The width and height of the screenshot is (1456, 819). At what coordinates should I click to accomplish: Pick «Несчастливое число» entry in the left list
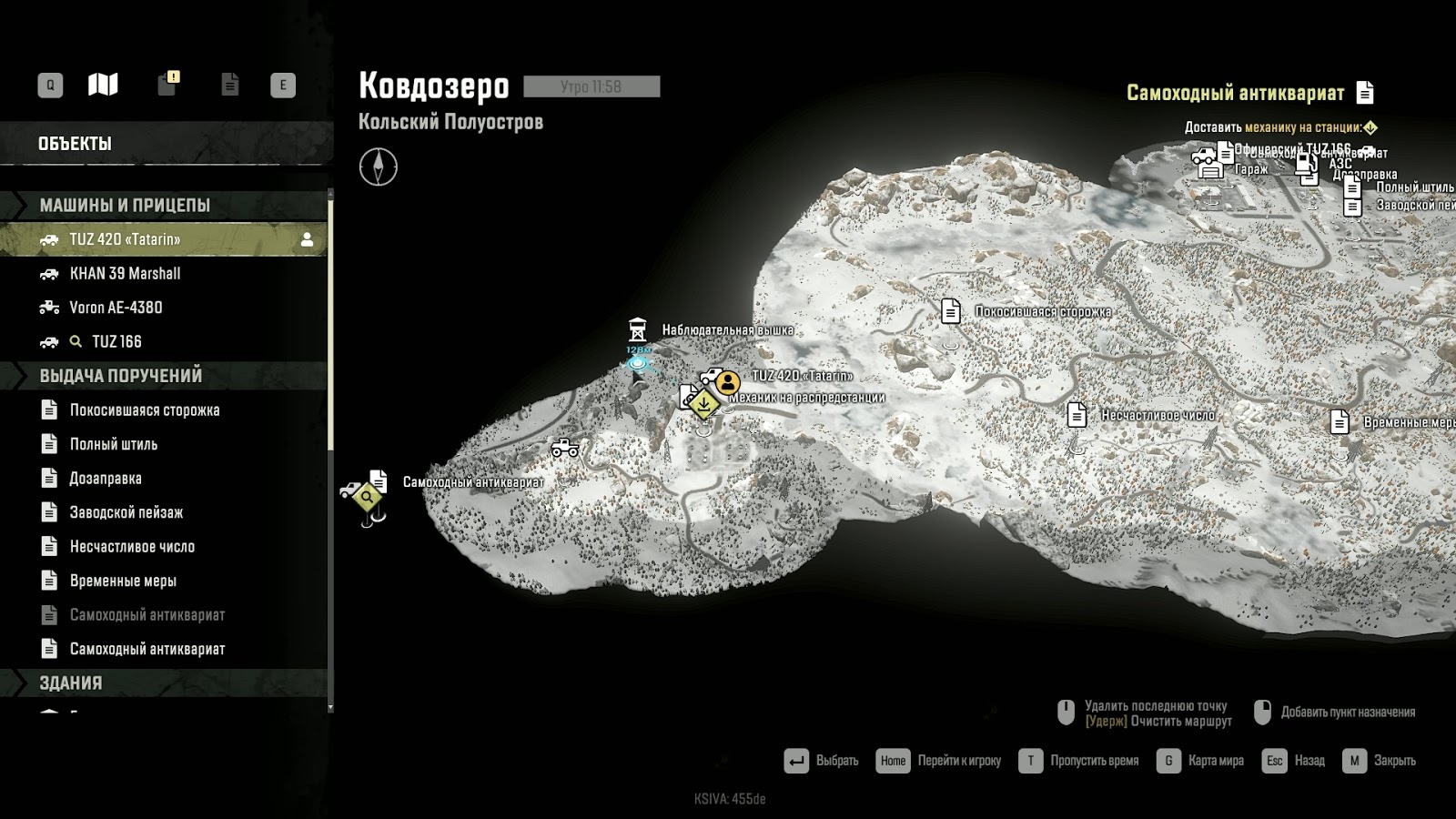click(132, 546)
